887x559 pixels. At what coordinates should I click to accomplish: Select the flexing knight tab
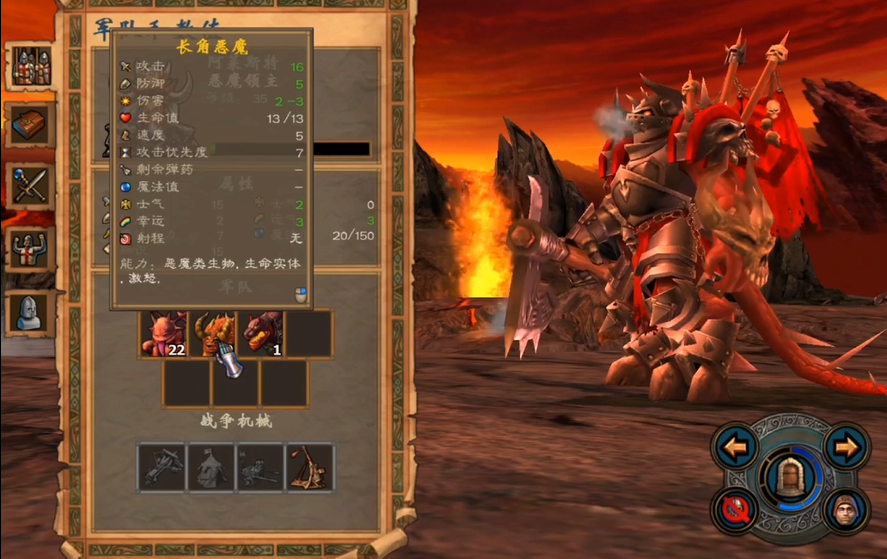(x=30, y=250)
